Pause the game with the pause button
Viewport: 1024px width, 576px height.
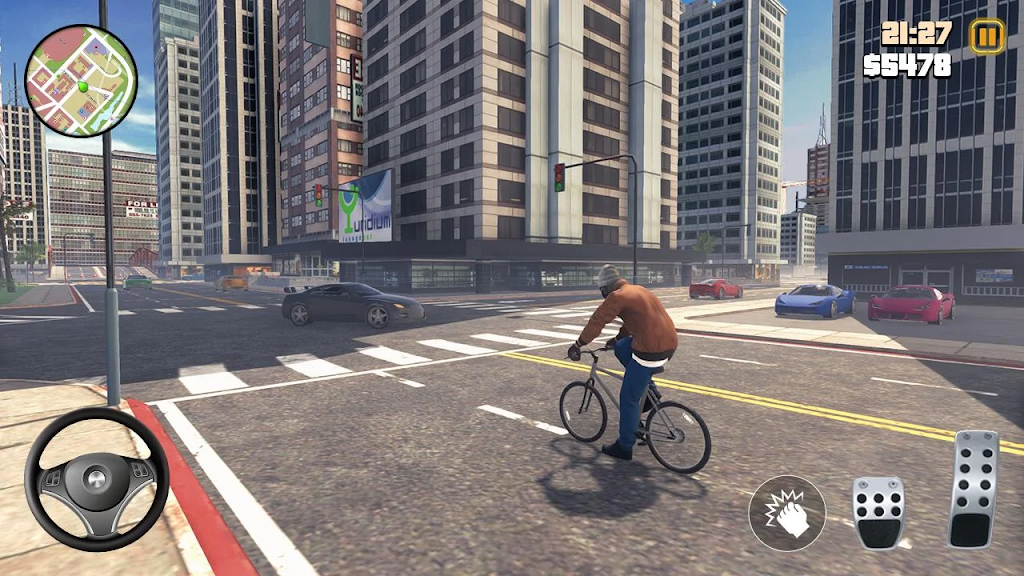pyautogui.click(x=986, y=37)
